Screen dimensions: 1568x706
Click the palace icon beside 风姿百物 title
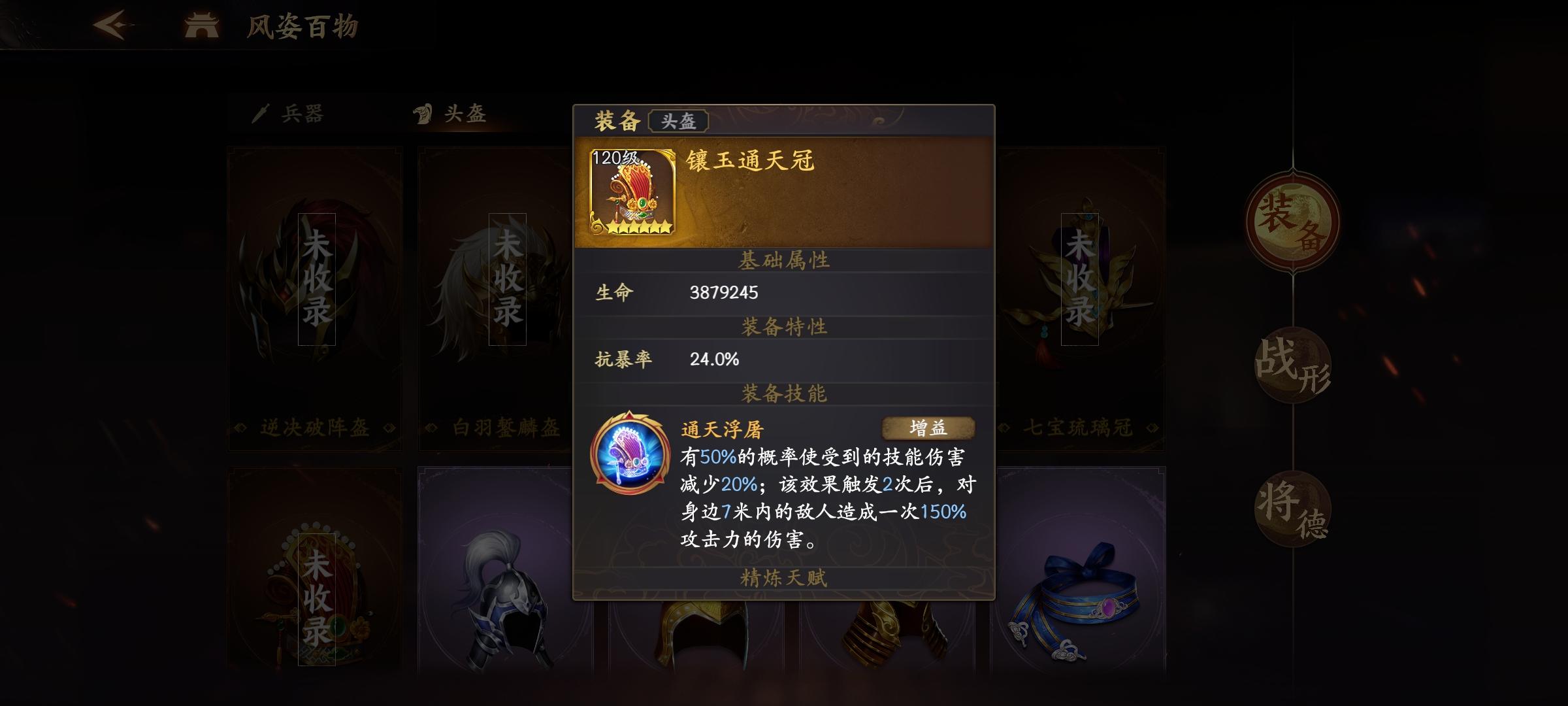click(x=203, y=25)
